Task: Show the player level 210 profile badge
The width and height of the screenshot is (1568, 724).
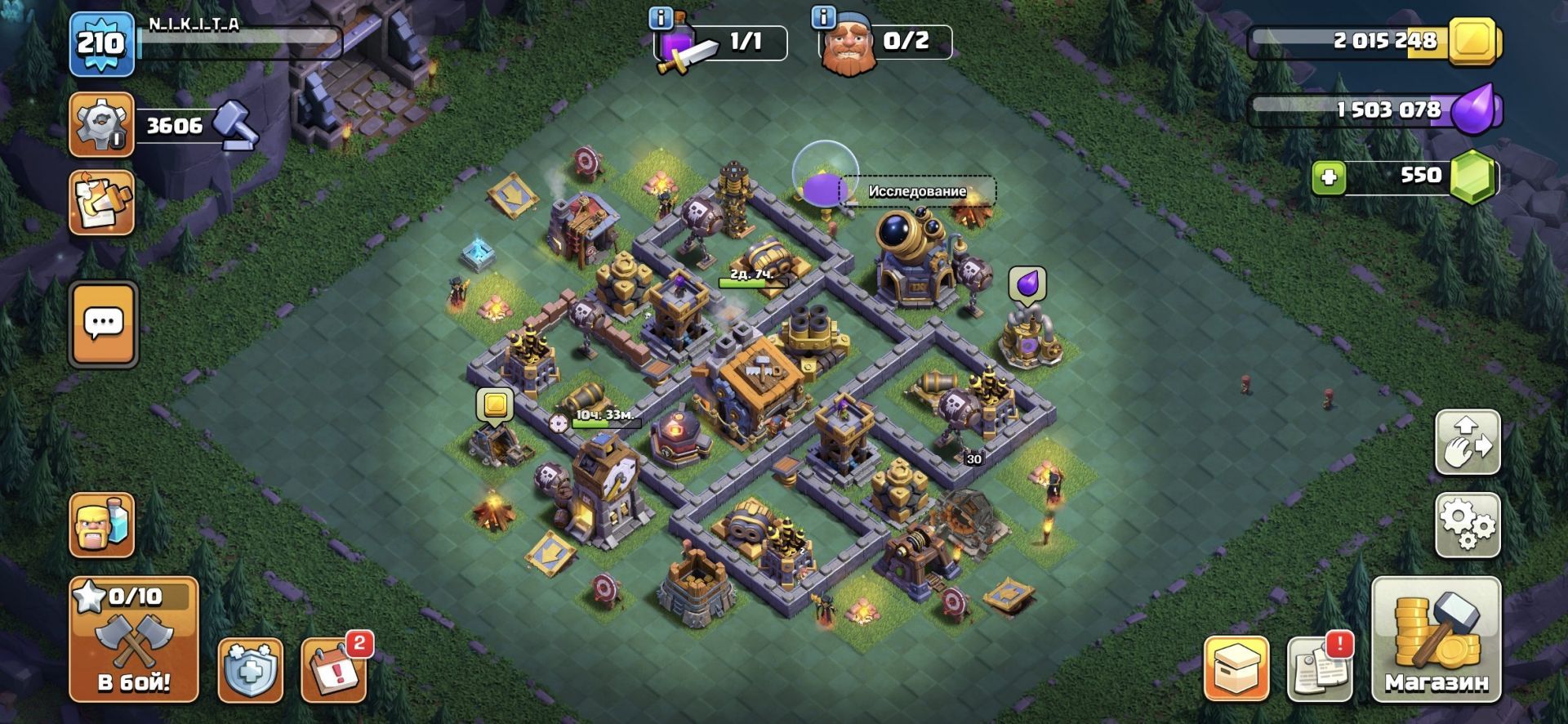Action: (101, 44)
